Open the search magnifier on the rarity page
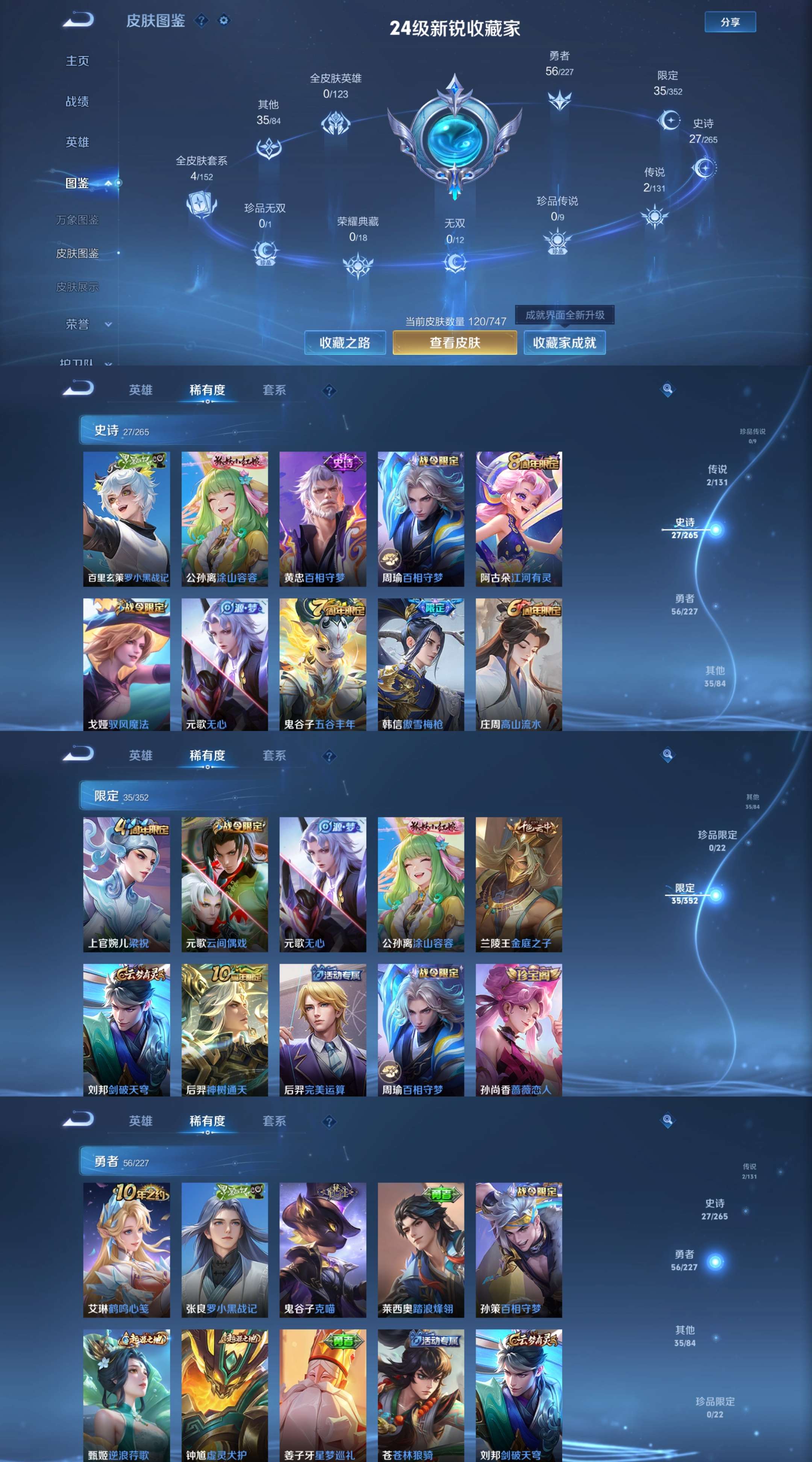This screenshot has height=1462, width=812. tap(668, 390)
